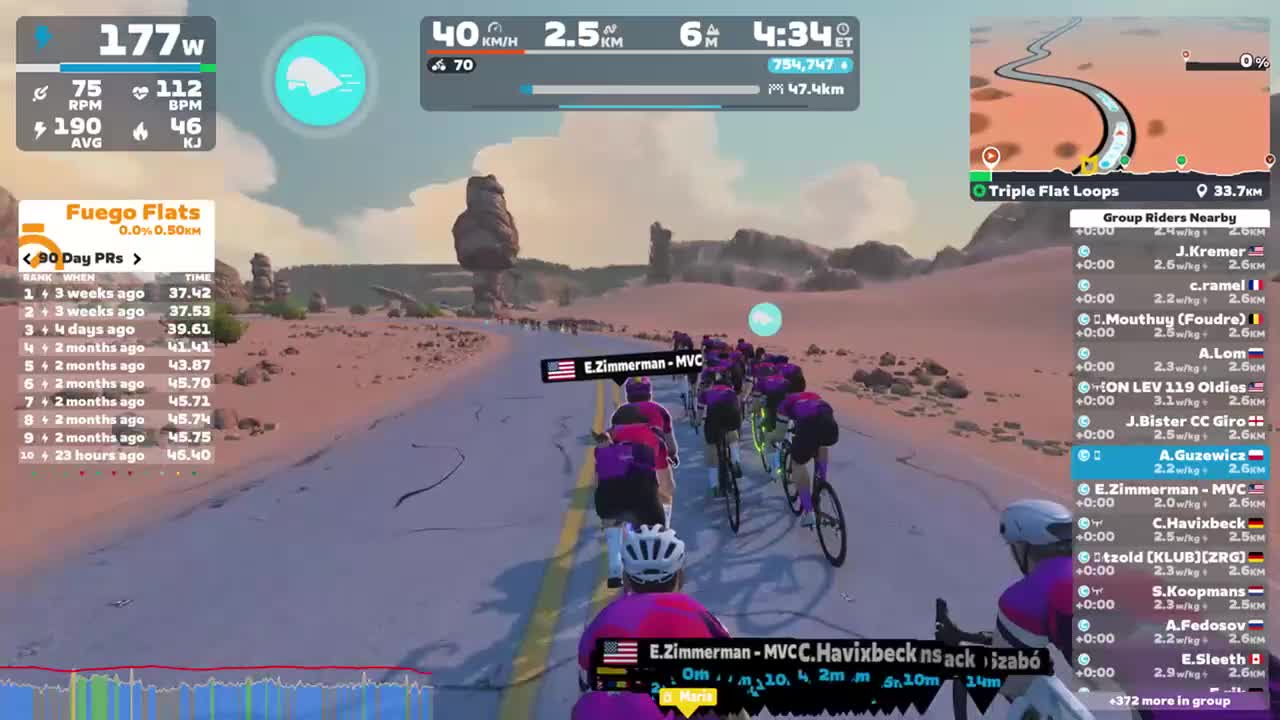Image resolution: width=1280 pixels, height=720 pixels.
Task: Activate the feather power-up icon
Action: 320,80
